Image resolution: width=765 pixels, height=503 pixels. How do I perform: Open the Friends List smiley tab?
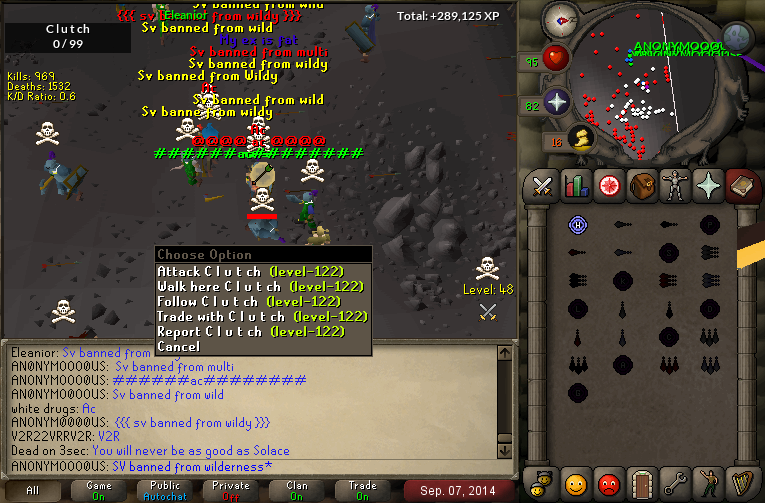tap(575, 484)
